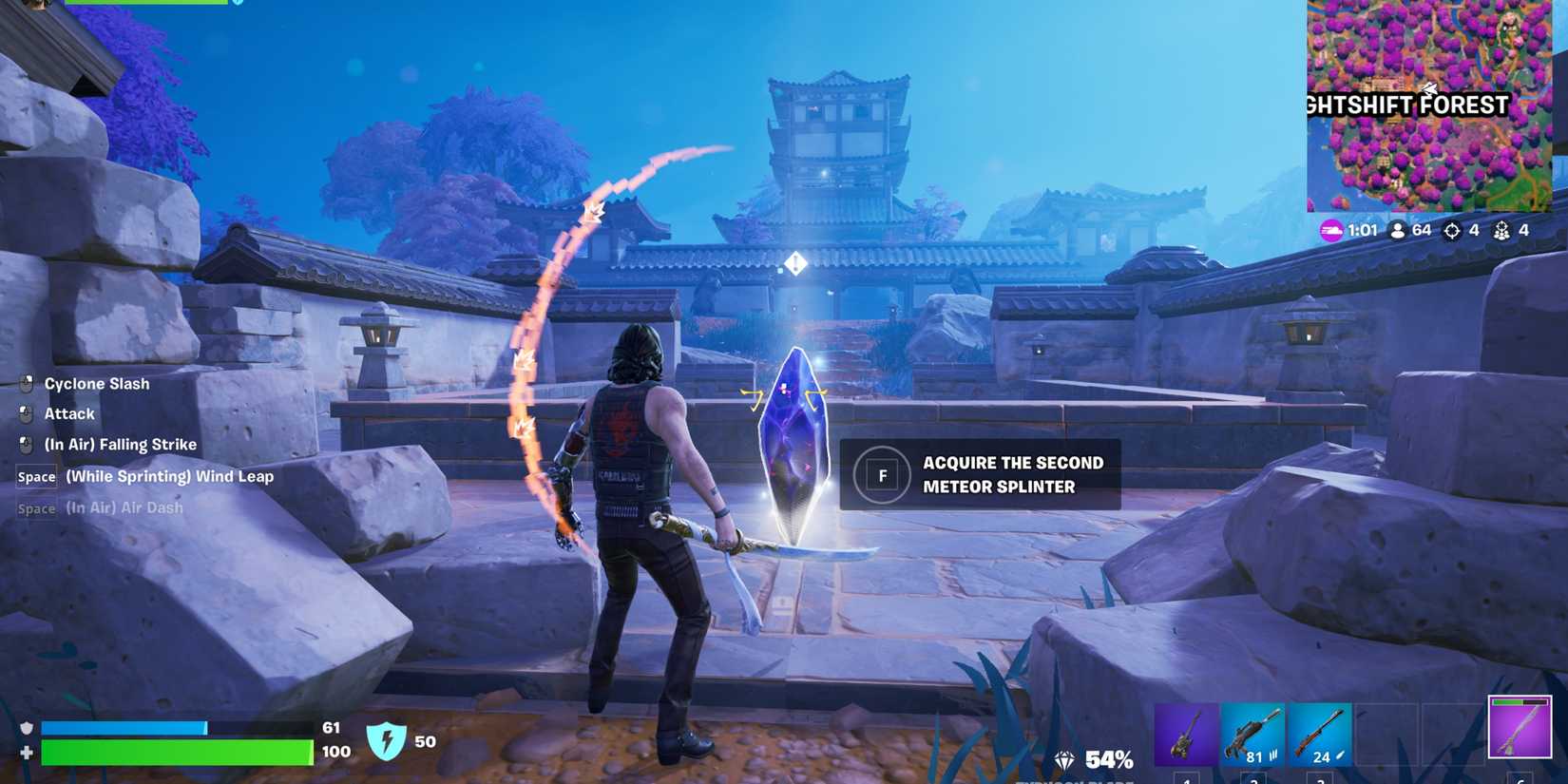1568x784 pixels.
Task: Click the Cyclone Slash mouse icon
Action: point(25,383)
